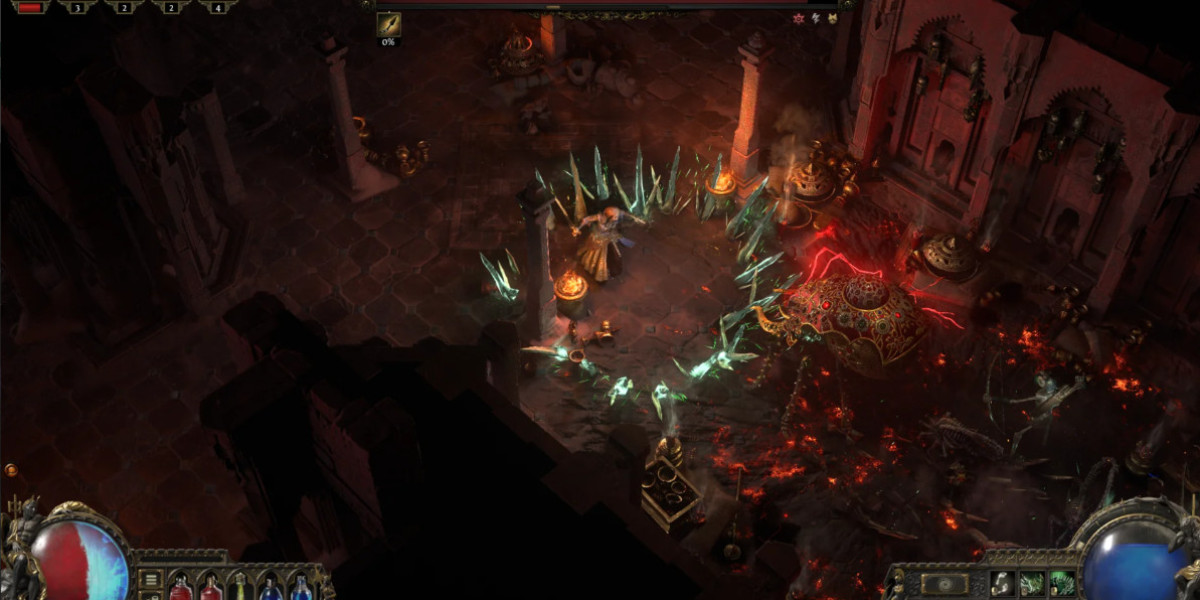The height and width of the screenshot is (600, 1200).
Task: Select the badge numbered 3
Action: tap(77, 7)
